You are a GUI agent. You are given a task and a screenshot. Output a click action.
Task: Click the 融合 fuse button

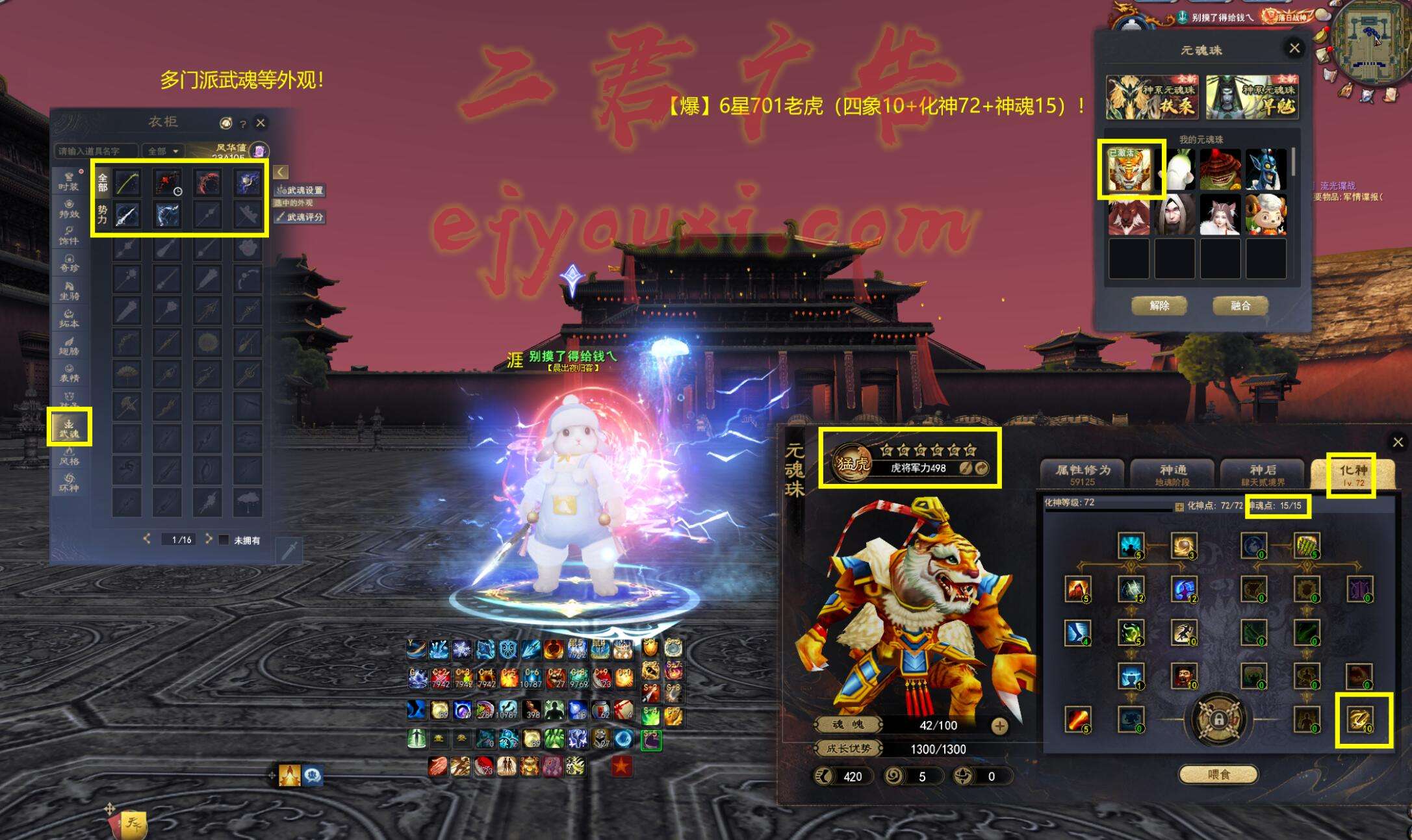pyautogui.click(x=1240, y=305)
